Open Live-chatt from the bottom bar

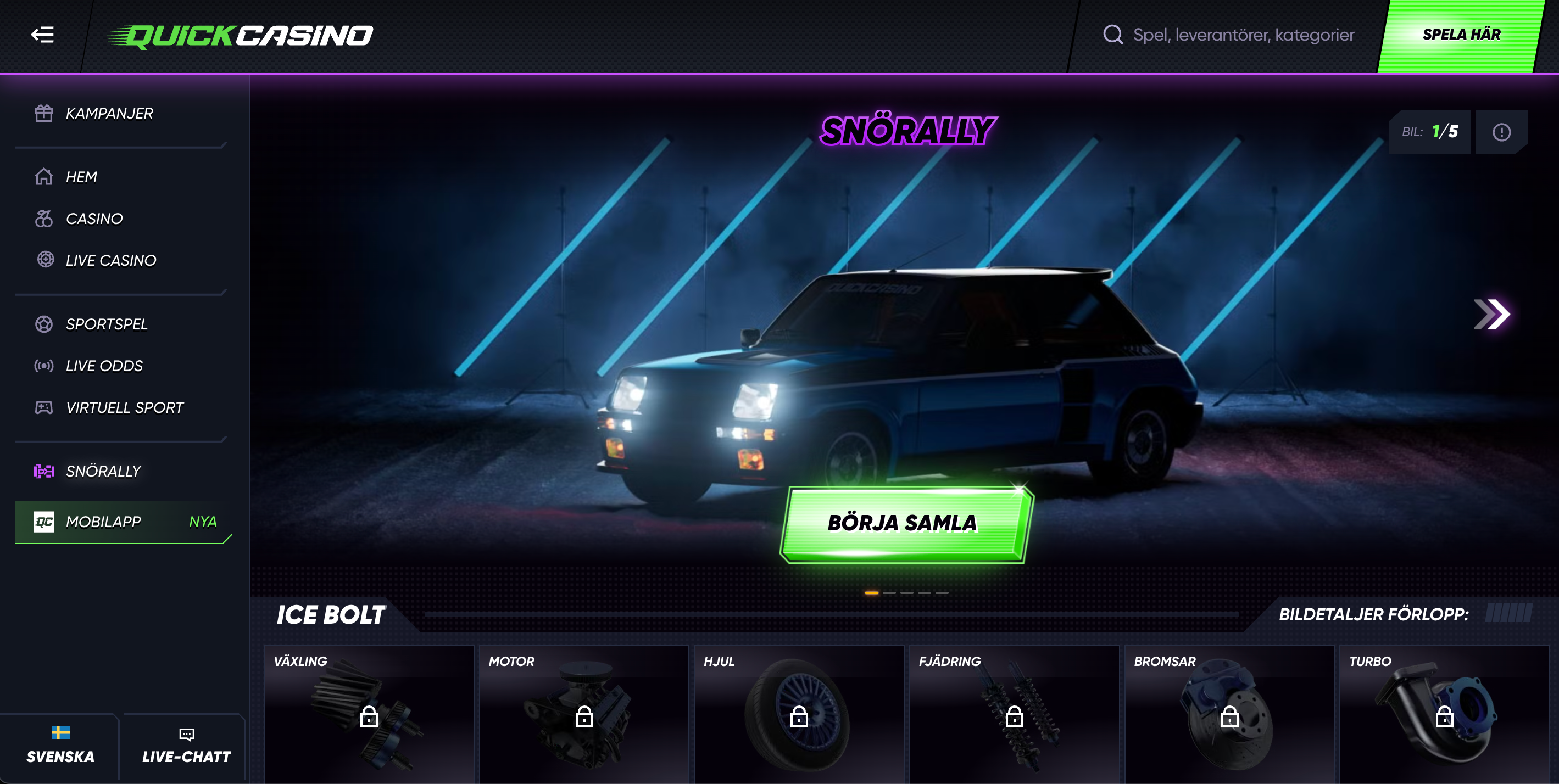pyautogui.click(x=185, y=747)
